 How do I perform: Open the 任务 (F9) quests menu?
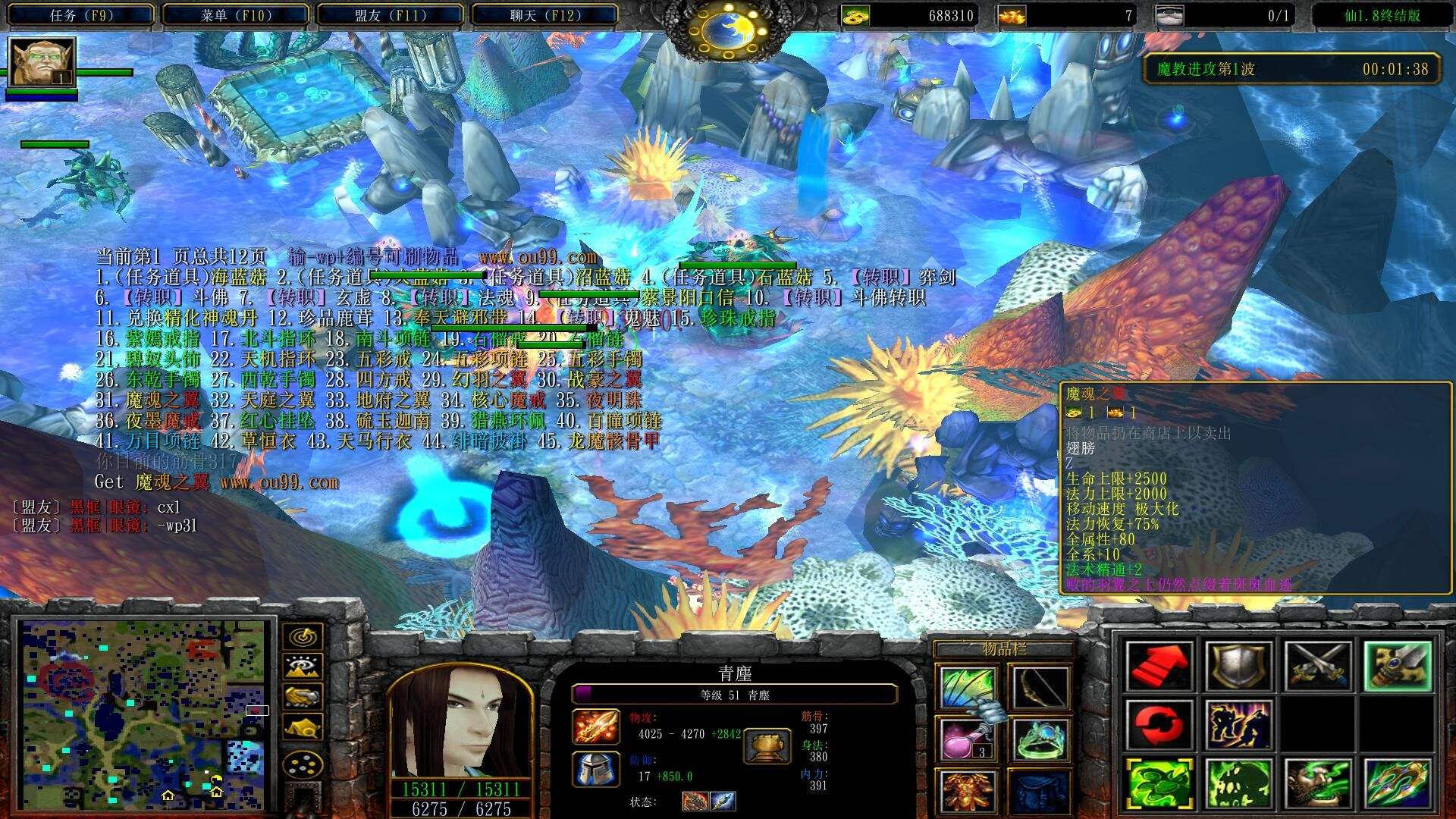(x=81, y=15)
